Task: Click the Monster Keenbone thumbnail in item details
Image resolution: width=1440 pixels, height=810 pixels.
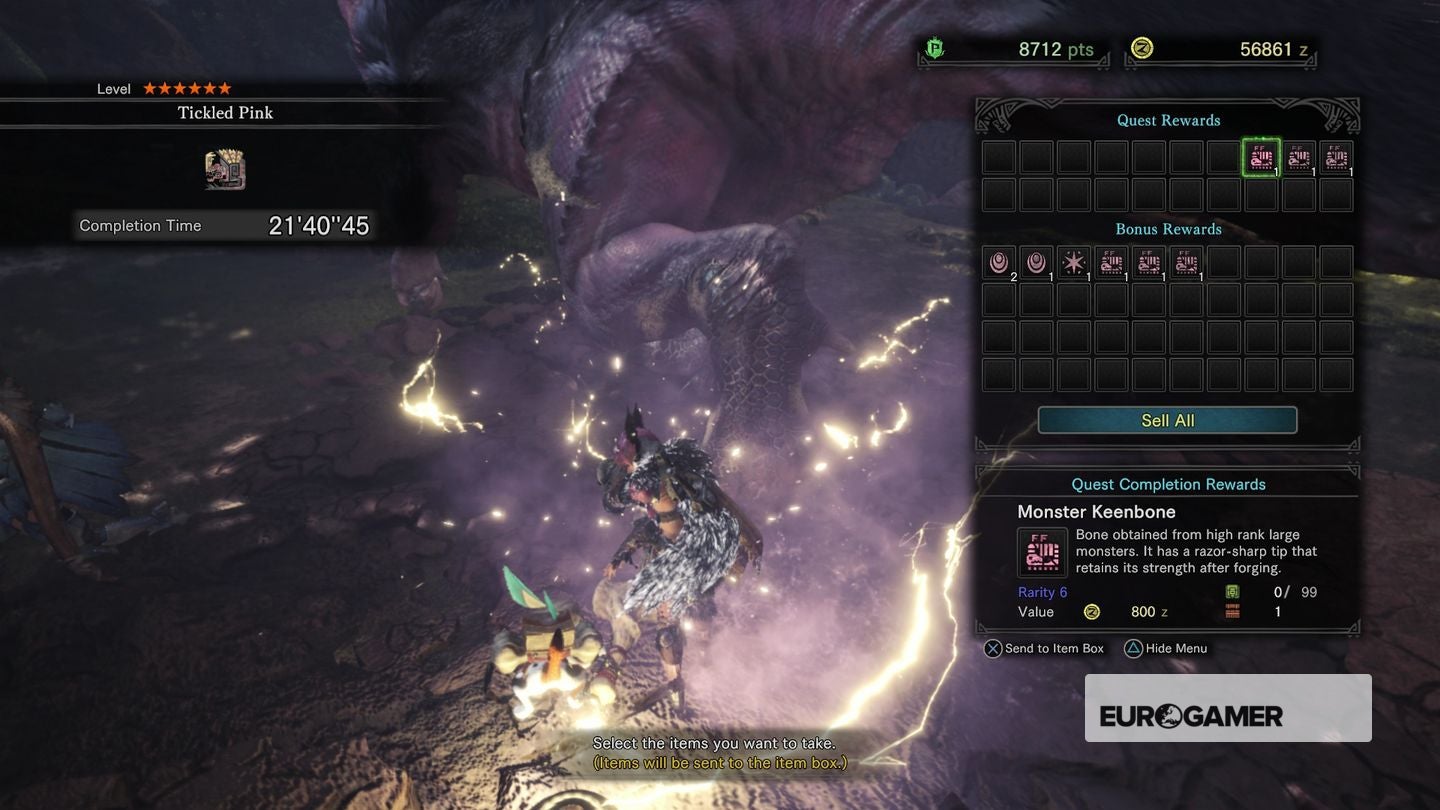Action: click(x=1042, y=551)
